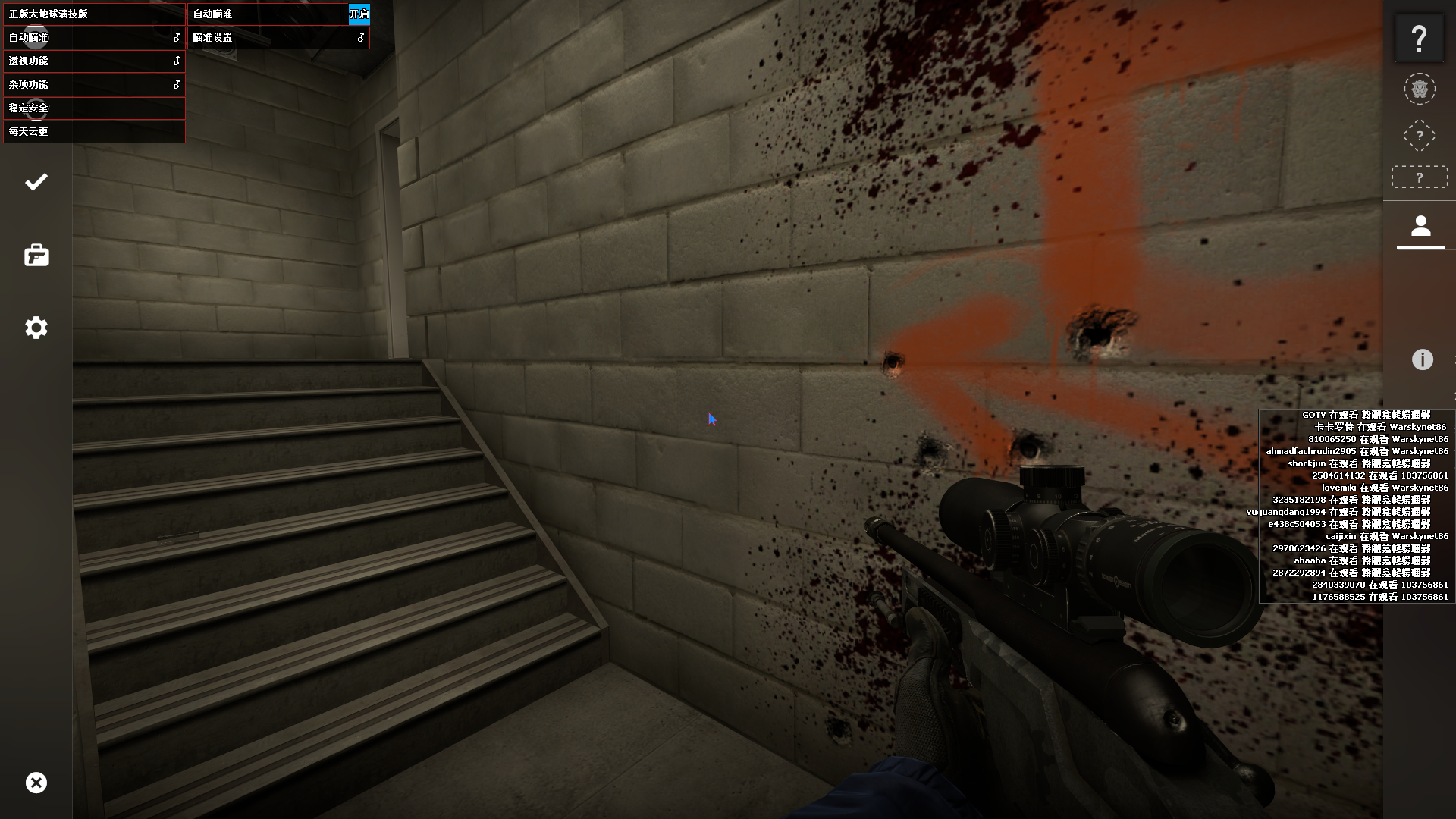
Task: Choose the dashed rectangle question mark slot
Action: point(1419,177)
